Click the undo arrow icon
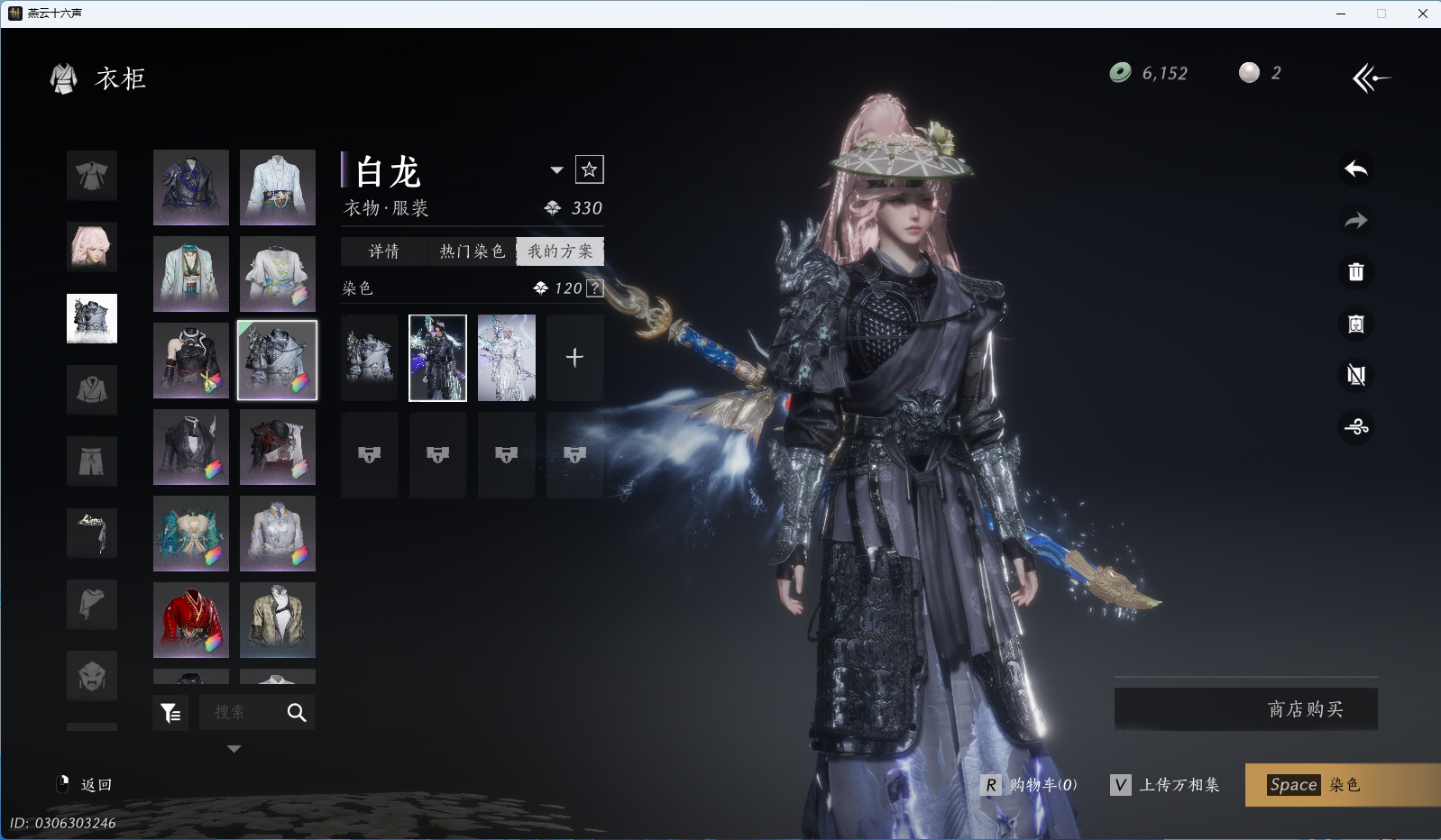This screenshot has width=1441, height=840. click(1356, 169)
